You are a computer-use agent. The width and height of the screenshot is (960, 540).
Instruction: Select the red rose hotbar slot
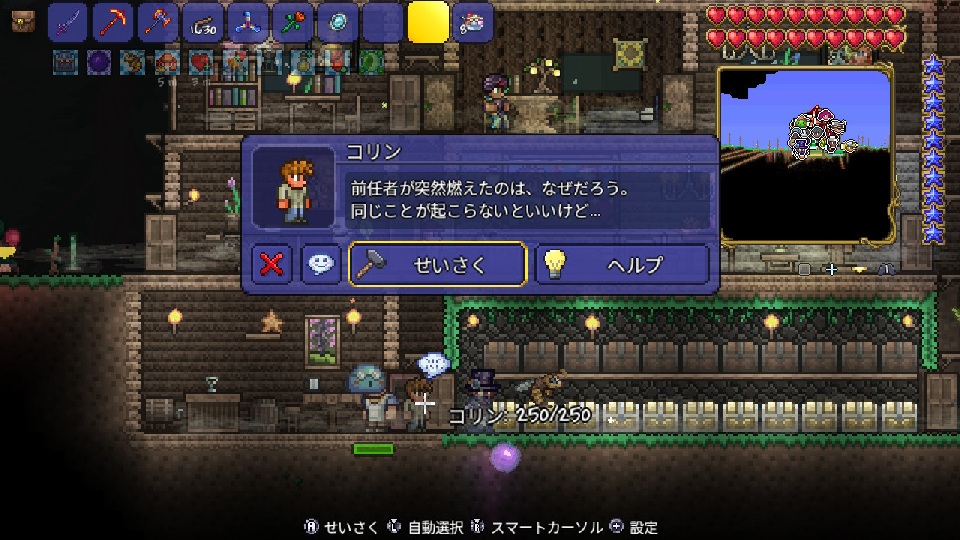pyautogui.click(x=291, y=22)
